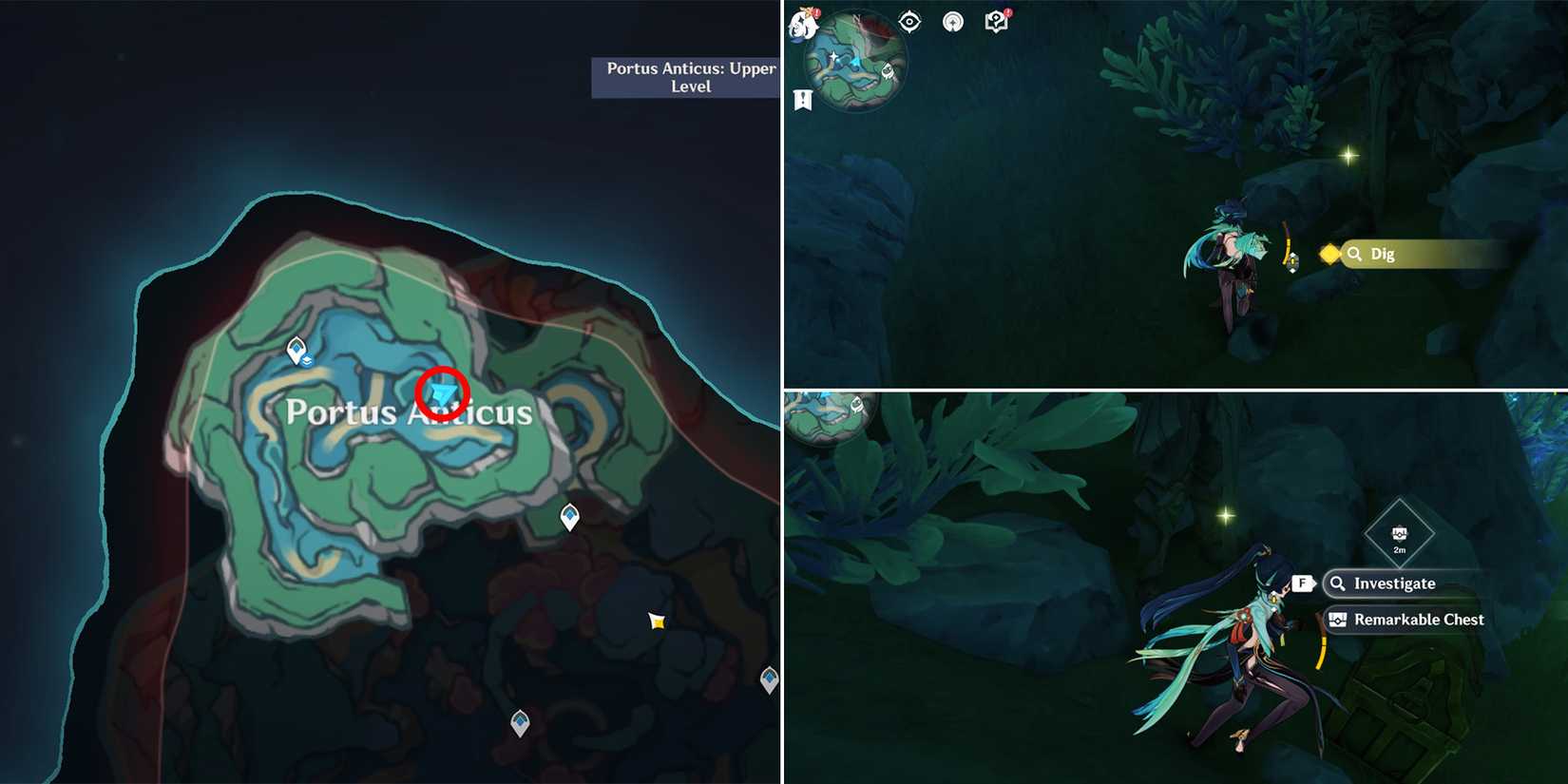Activate the Elemental Sight eye icon
Image resolution: width=1568 pixels, height=784 pixels.
point(909,21)
